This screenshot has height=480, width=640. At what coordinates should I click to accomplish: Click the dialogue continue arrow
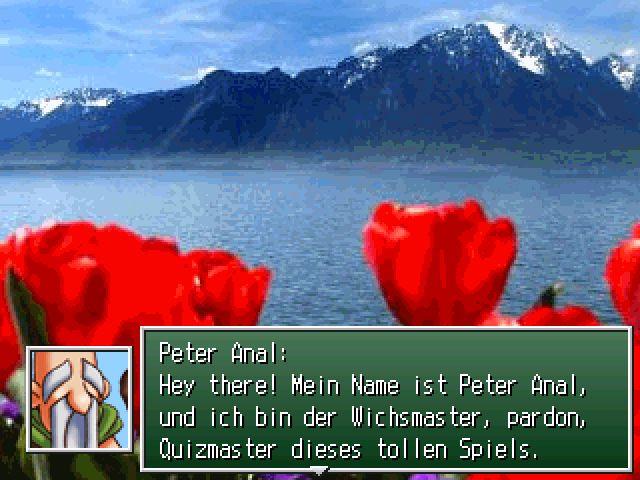click(x=319, y=469)
